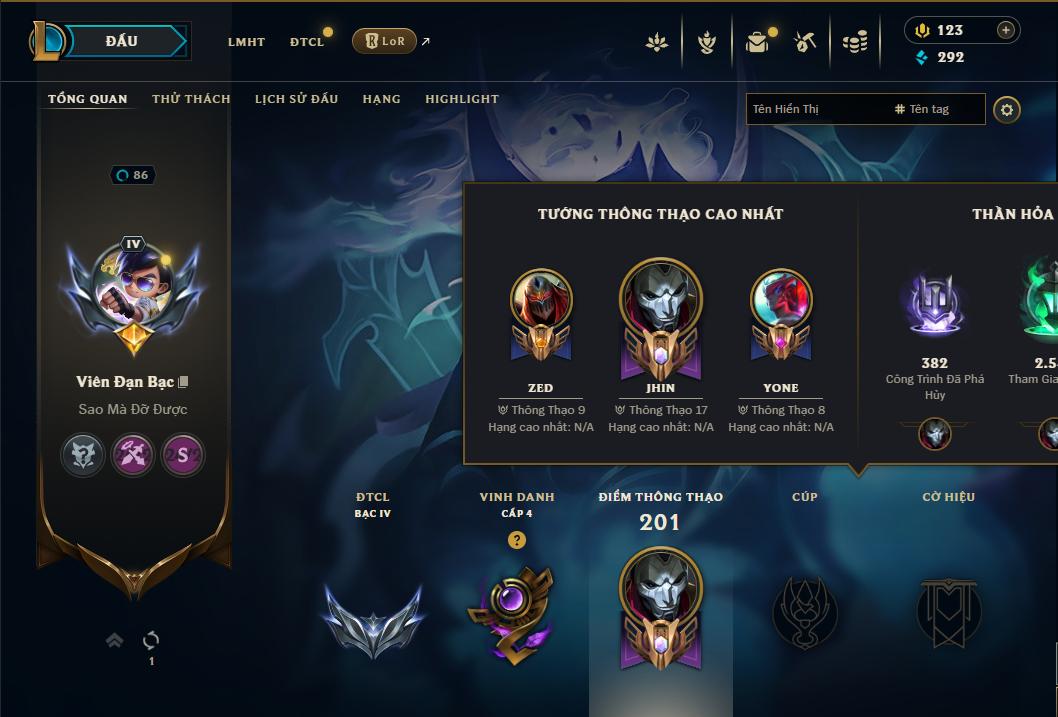
Task: Open the coin stack store icon
Action: pyautogui.click(x=854, y=42)
